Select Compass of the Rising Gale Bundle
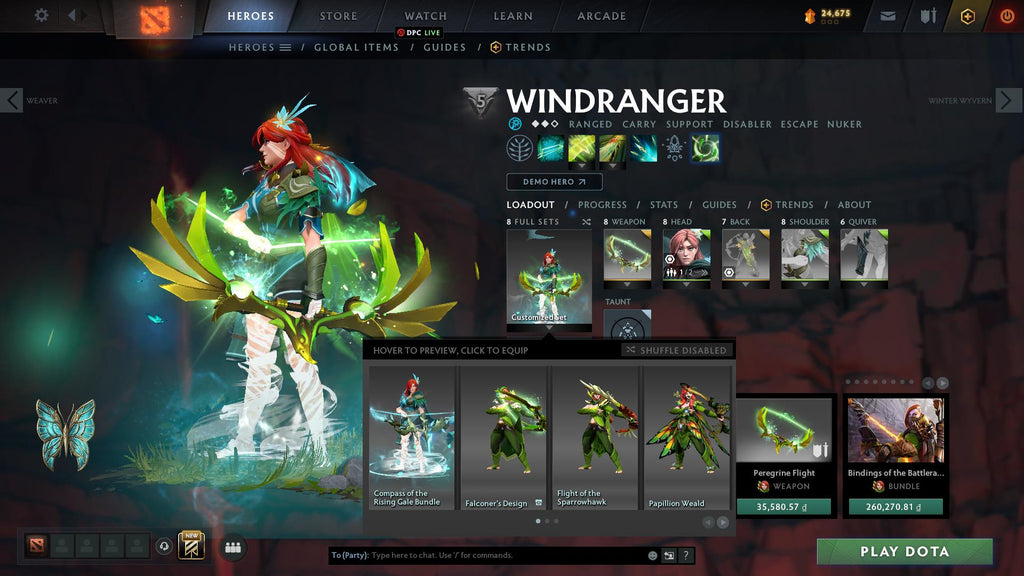The width and height of the screenshot is (1024, 576). [x=412, y=438]
